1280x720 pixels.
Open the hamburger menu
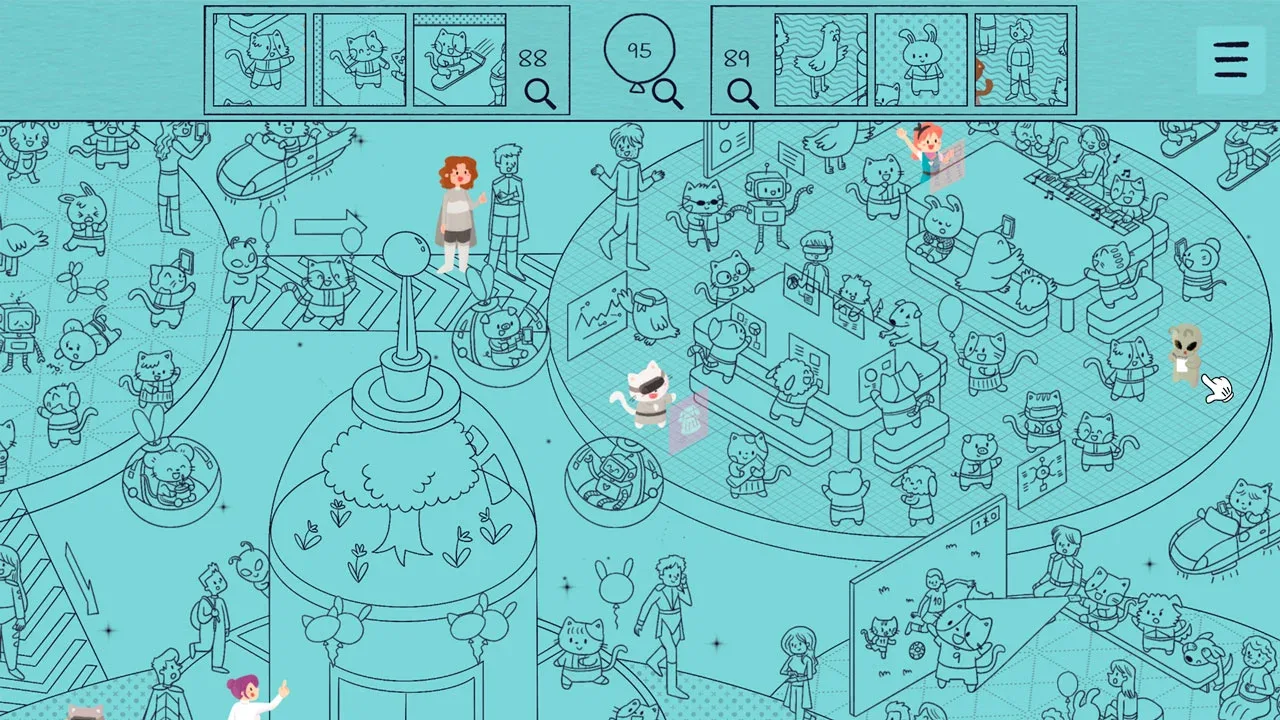click(x=1231, y=60)
